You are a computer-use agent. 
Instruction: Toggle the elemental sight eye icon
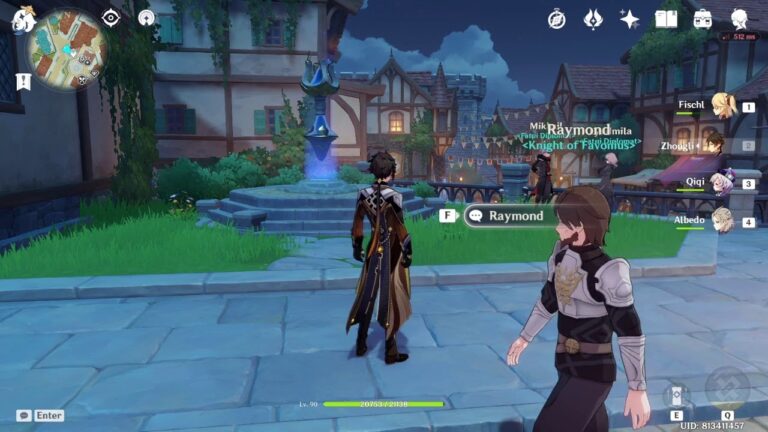coord(111,18)
